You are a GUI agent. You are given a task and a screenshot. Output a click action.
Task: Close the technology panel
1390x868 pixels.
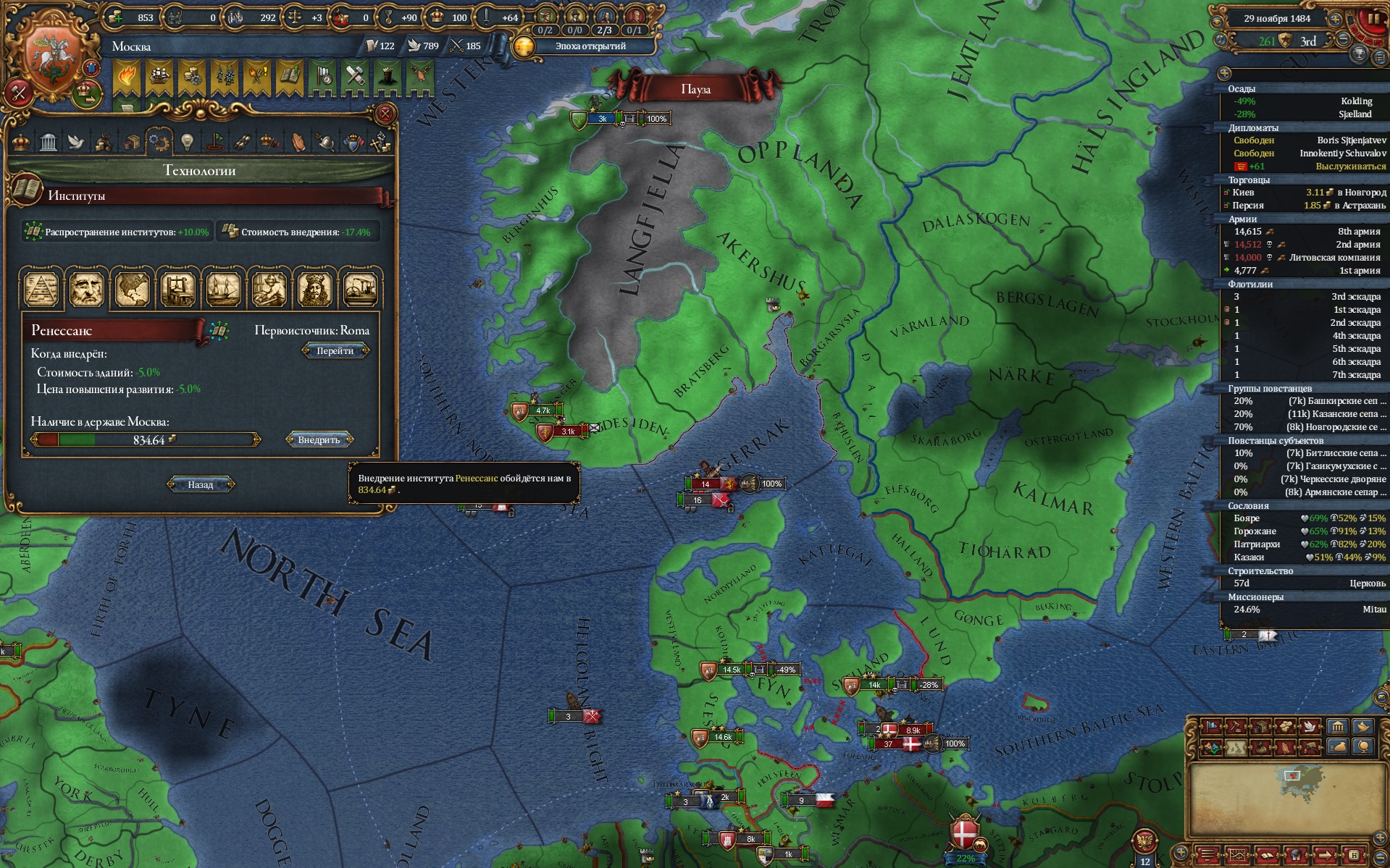pyautogui.click(x=385, y=114)
